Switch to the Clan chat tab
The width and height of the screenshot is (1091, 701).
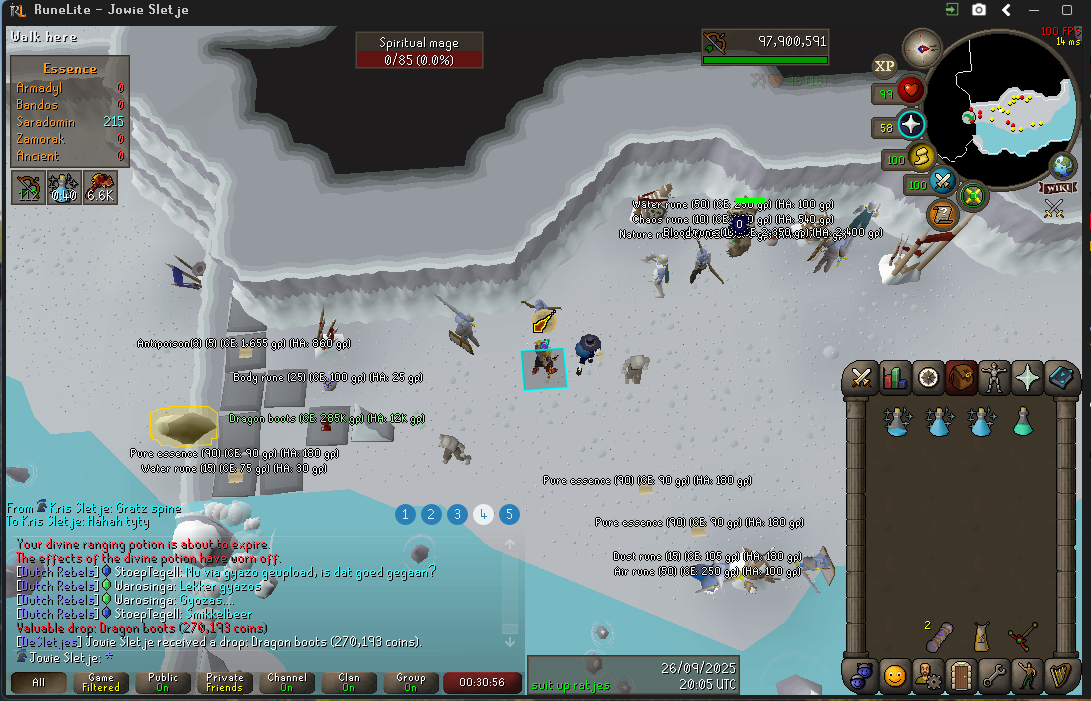coord(348,683)
